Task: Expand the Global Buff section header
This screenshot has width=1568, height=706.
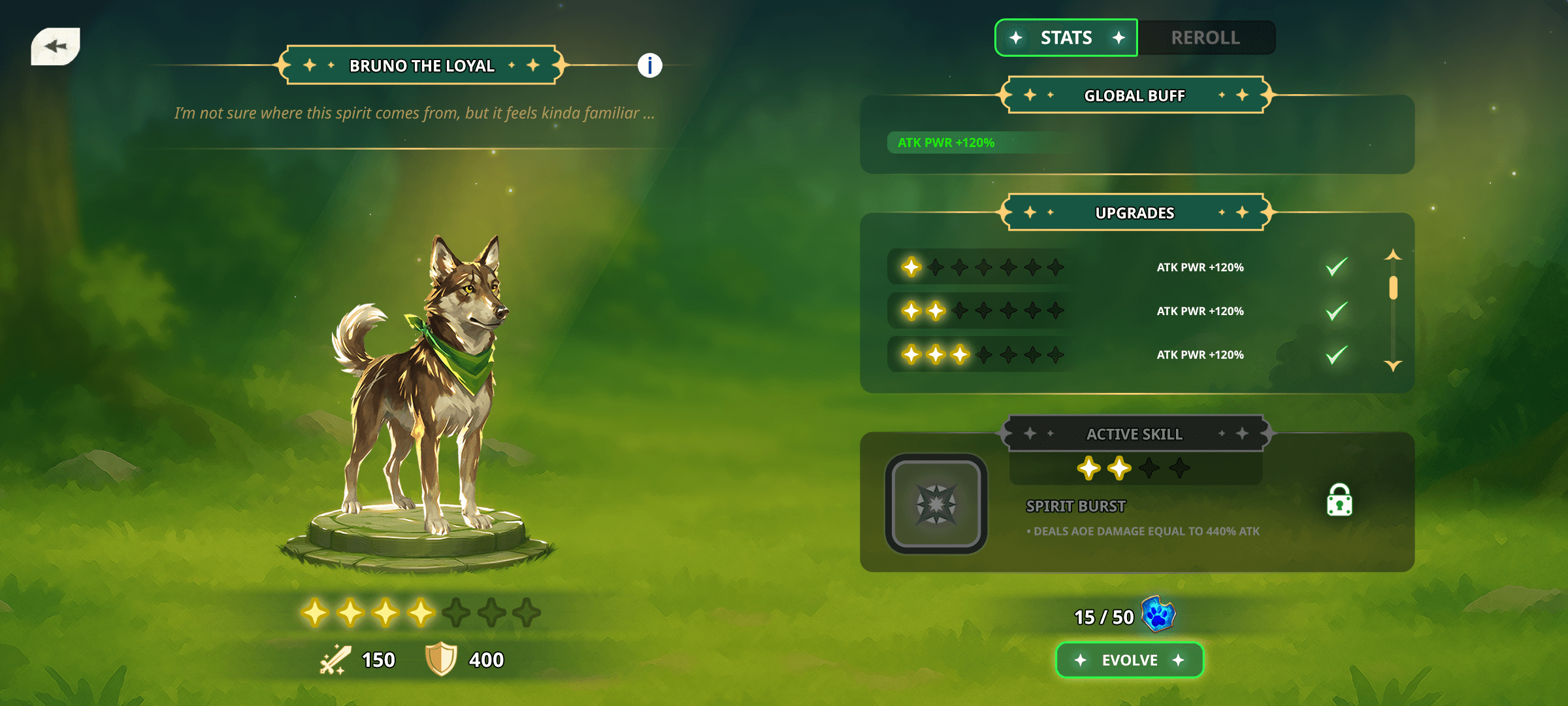Action: [1135, 95]
